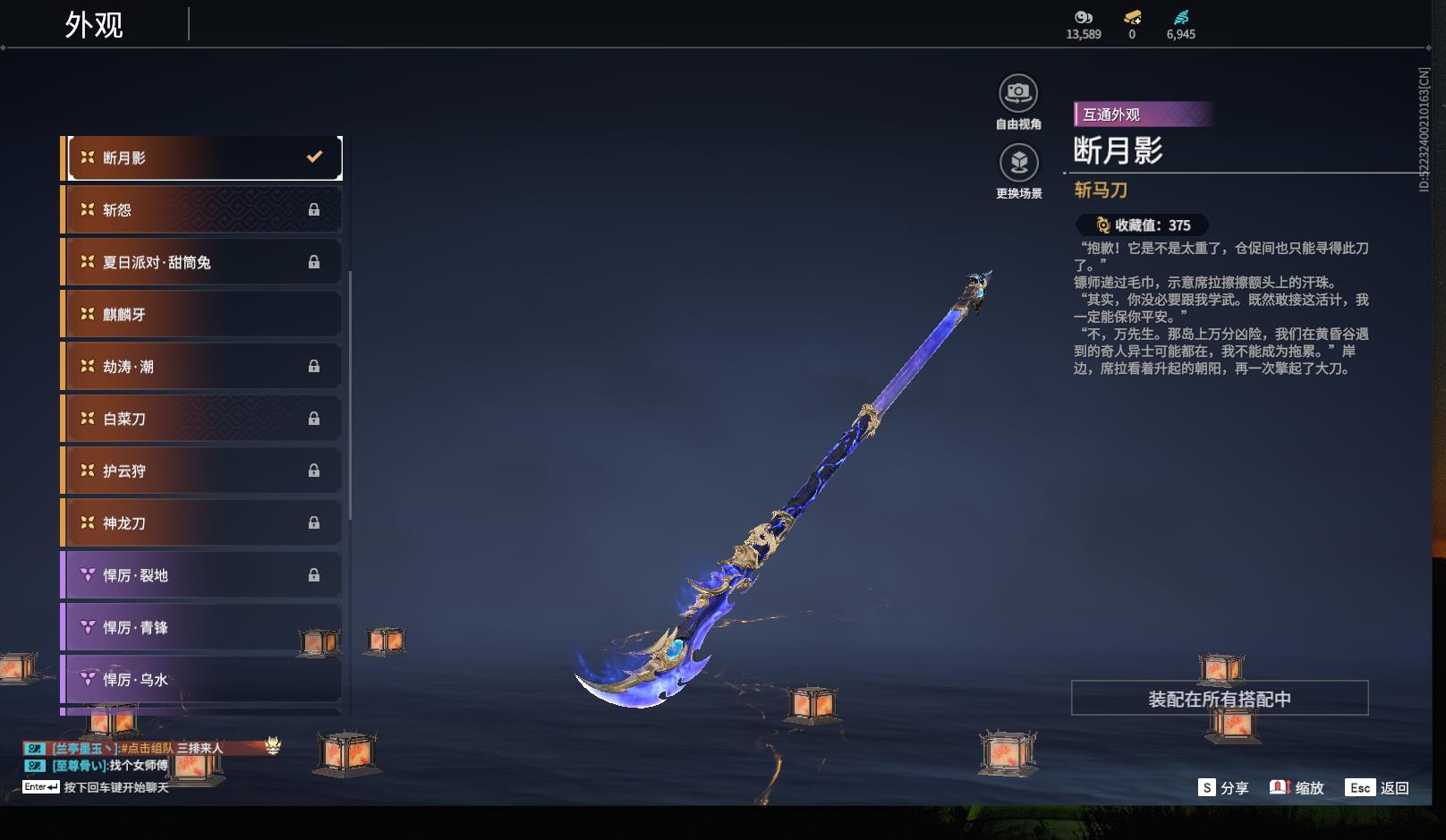Select the 断月影 weapon skin
This screenshot has height=840, width=1446.
pyautogui.click(x=204, y=157)
